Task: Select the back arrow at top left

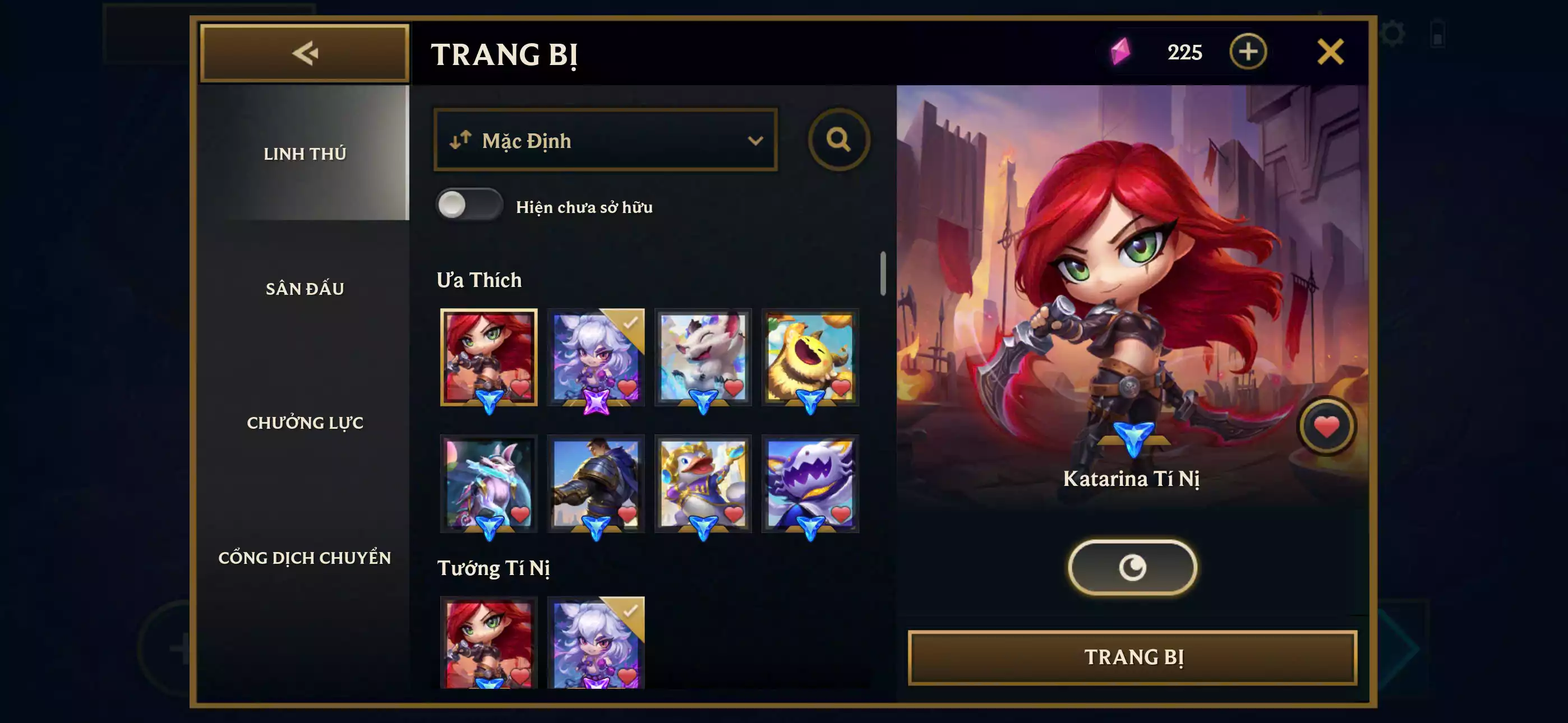Action: tap(306, 53)
